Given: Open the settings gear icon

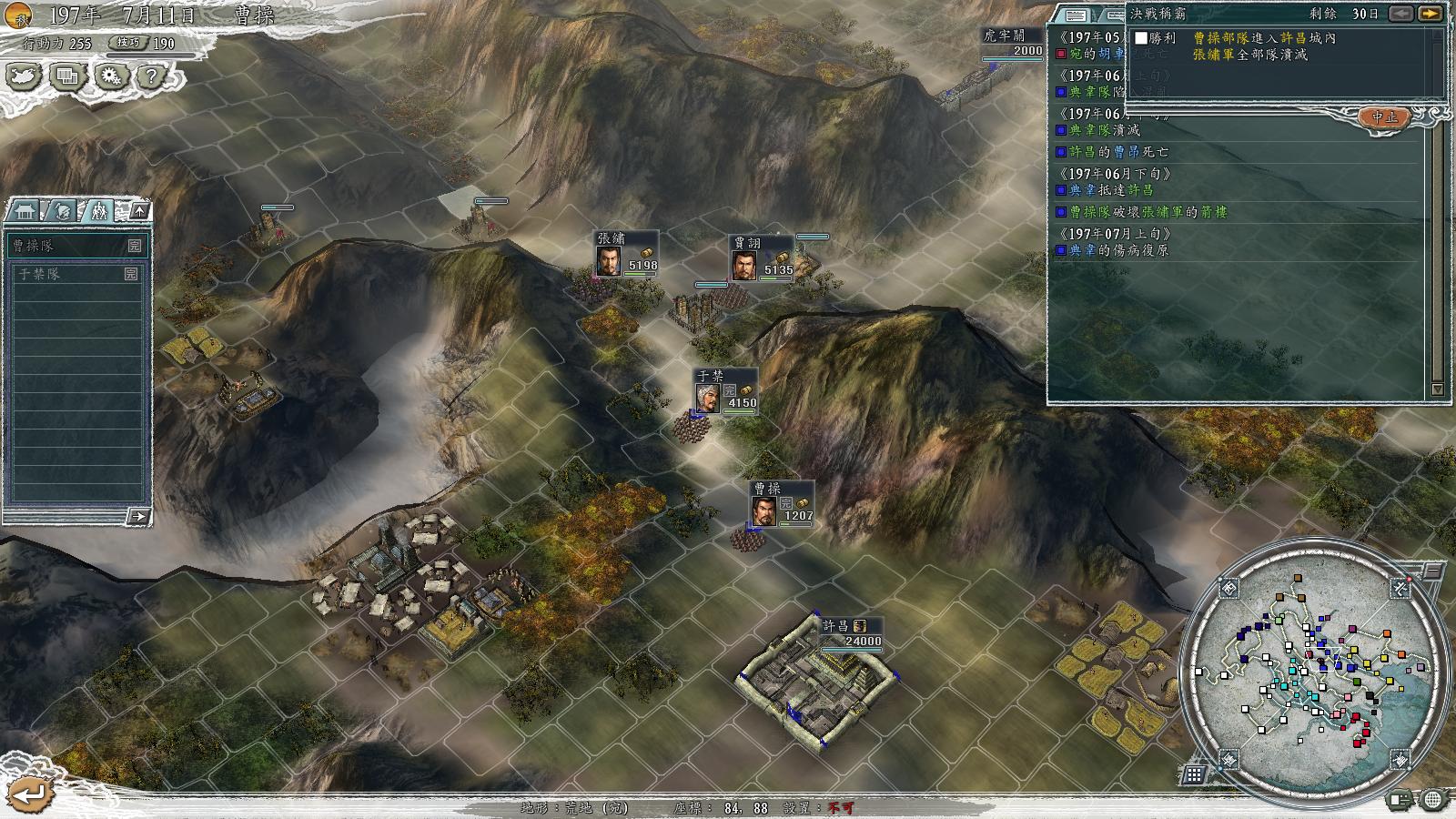Looking at the screenshot, I should 112,76.
